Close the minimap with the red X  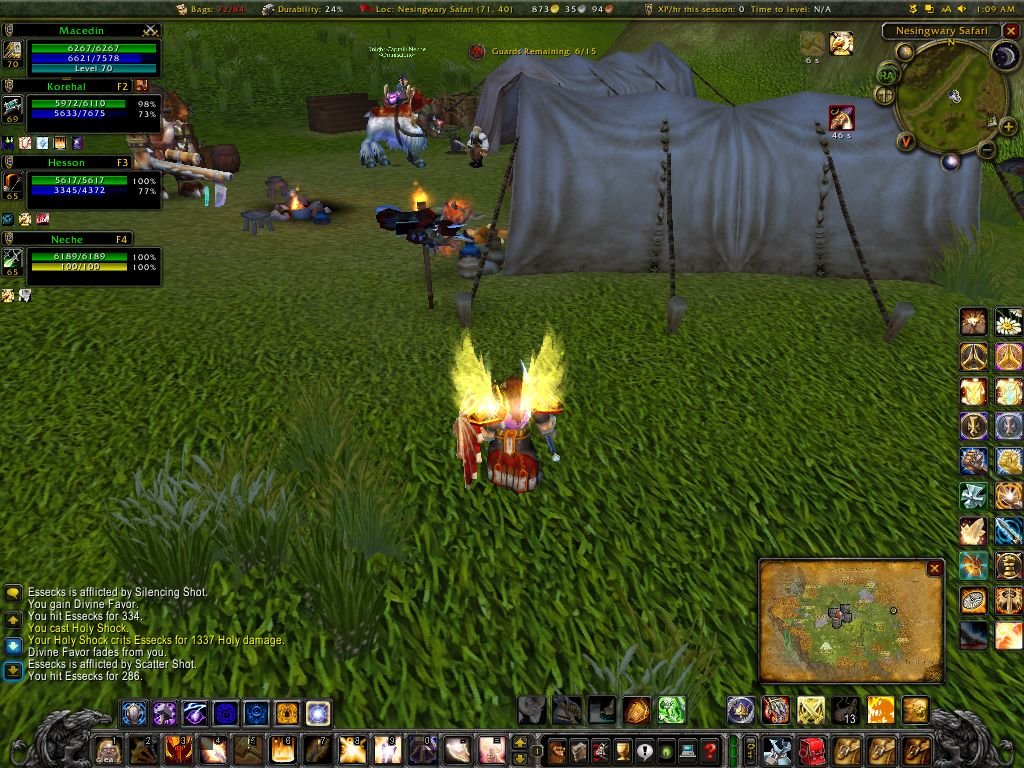(1011, 31)
